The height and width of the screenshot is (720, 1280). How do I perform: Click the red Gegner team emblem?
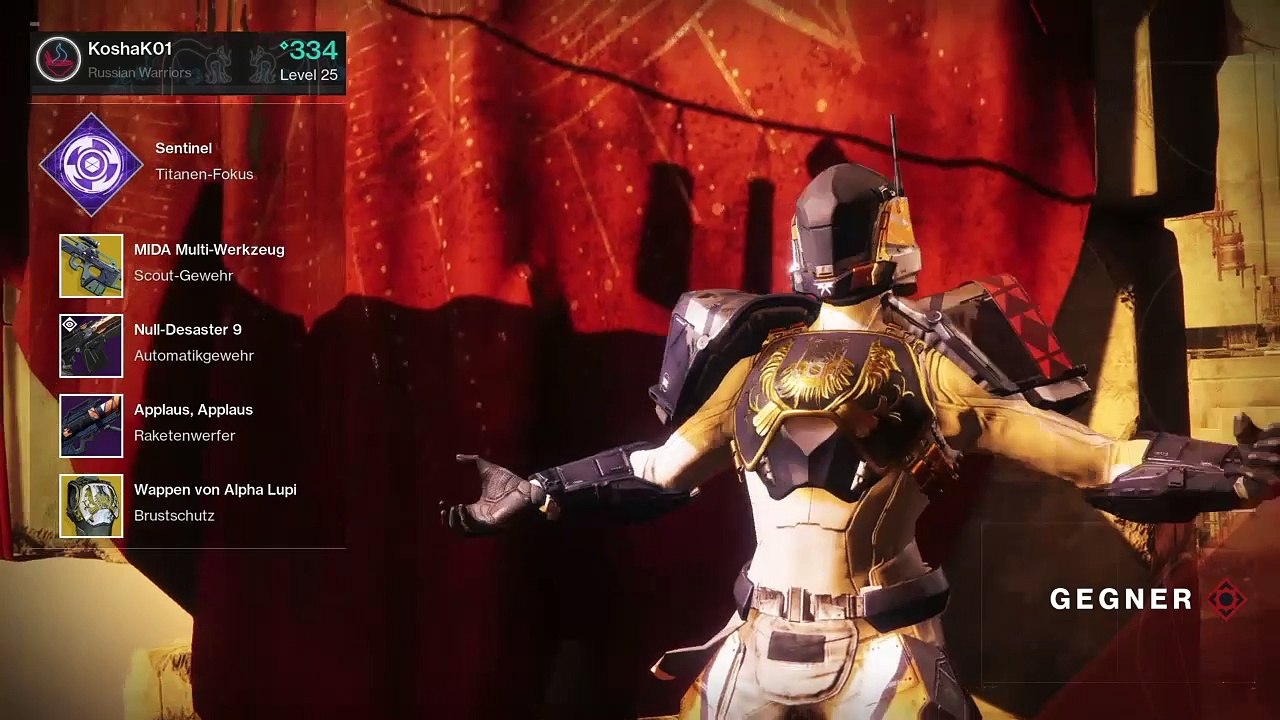(x=1227, y=599)
